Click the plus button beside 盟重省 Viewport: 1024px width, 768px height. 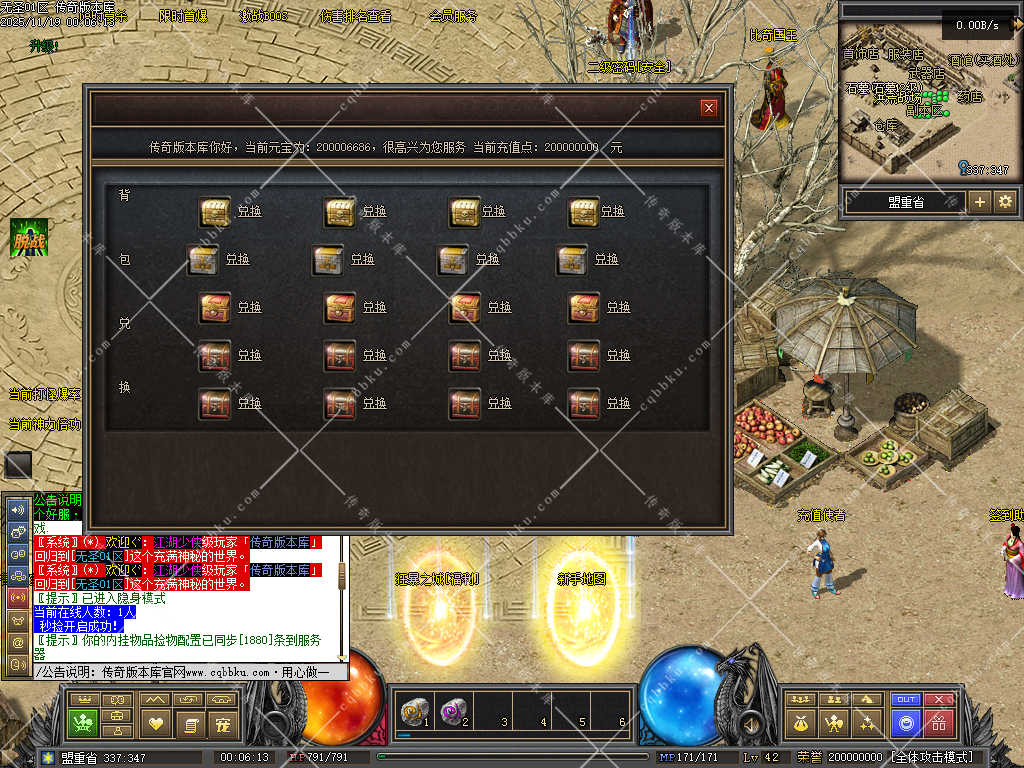(980, 202)
